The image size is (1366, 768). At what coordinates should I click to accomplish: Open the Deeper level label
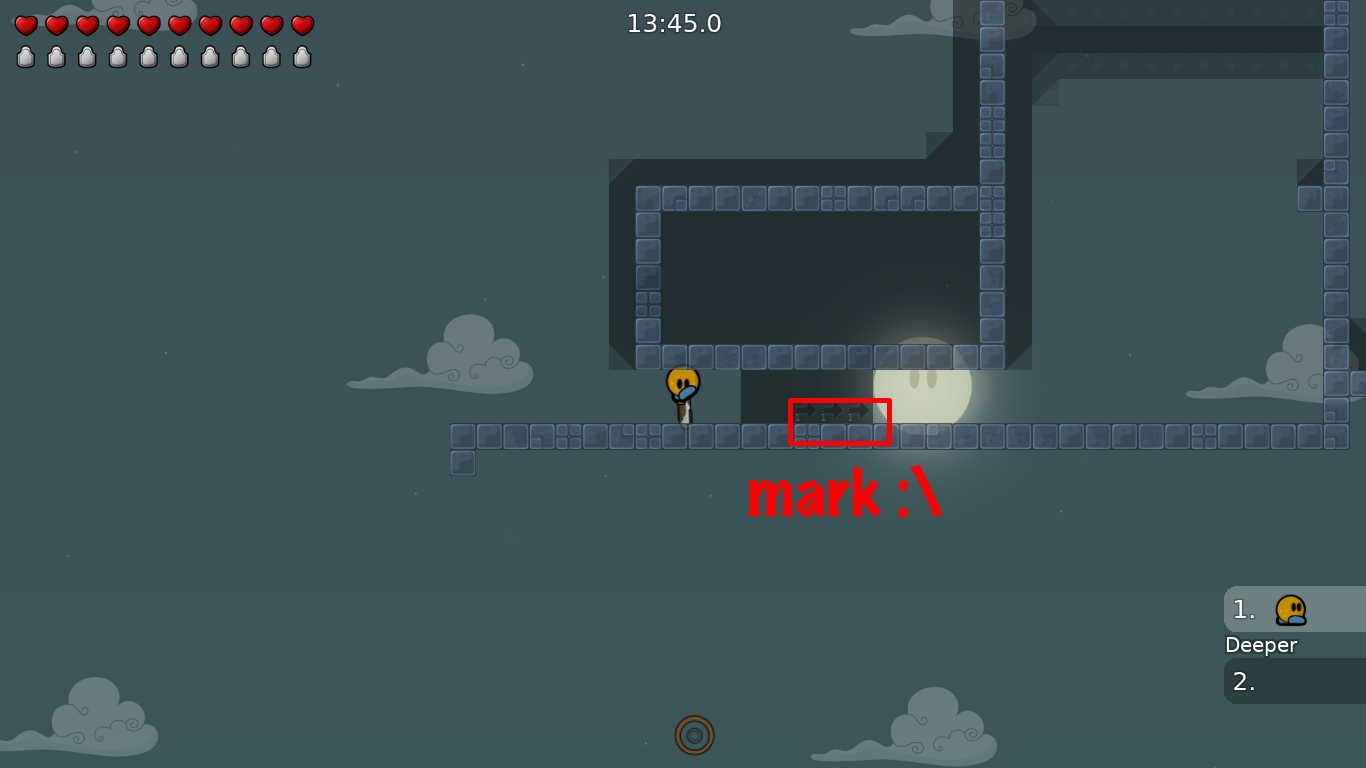pos(1260,645)
